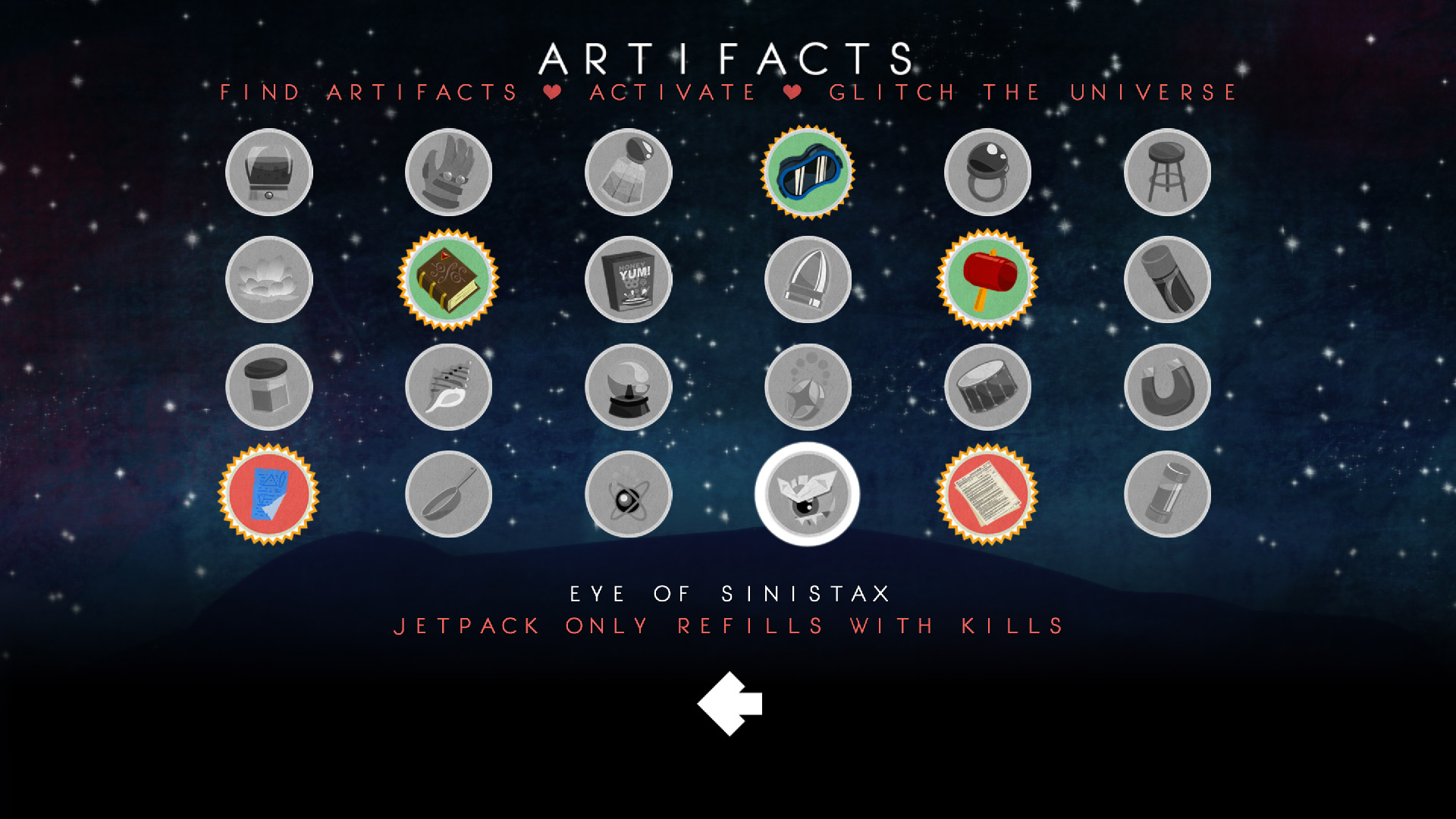
Task: Open the activated spell book artifact
Action: tap(448, 279)
